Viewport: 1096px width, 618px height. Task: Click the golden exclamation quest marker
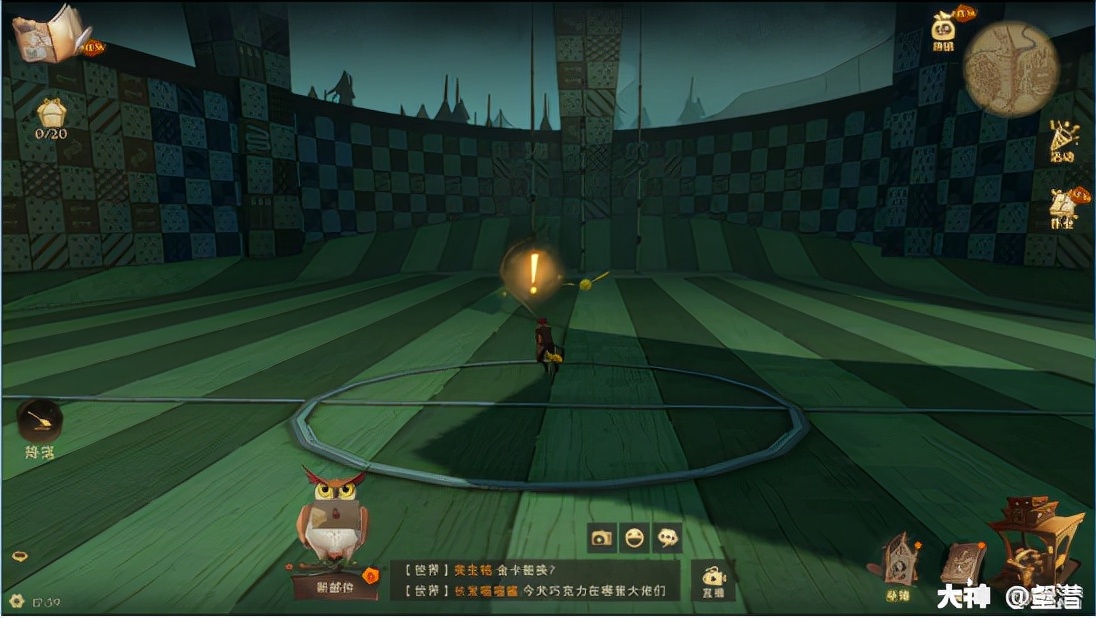[x=533, y=272]
